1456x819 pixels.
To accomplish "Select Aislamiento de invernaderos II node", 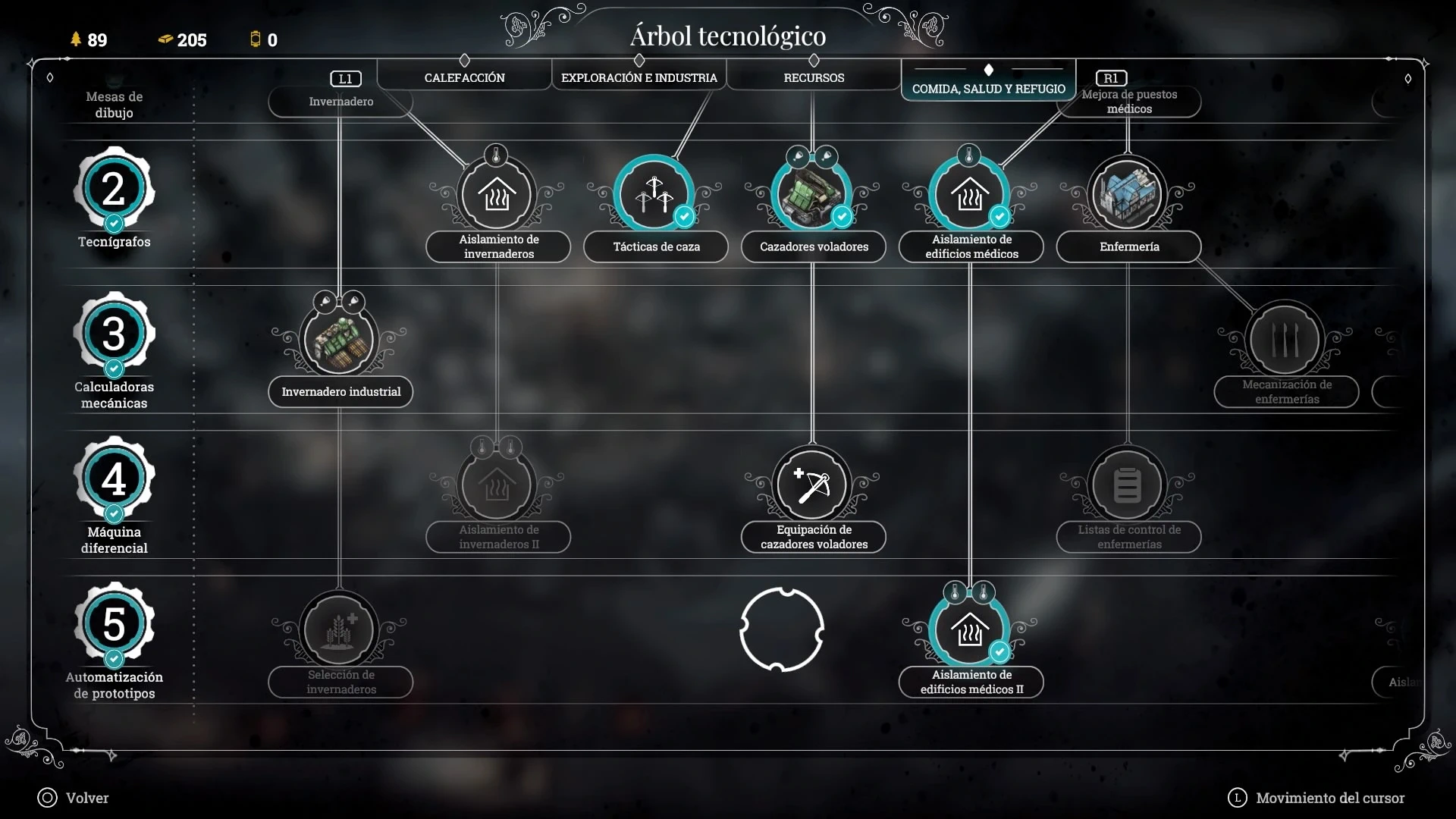I will [497, 485].
